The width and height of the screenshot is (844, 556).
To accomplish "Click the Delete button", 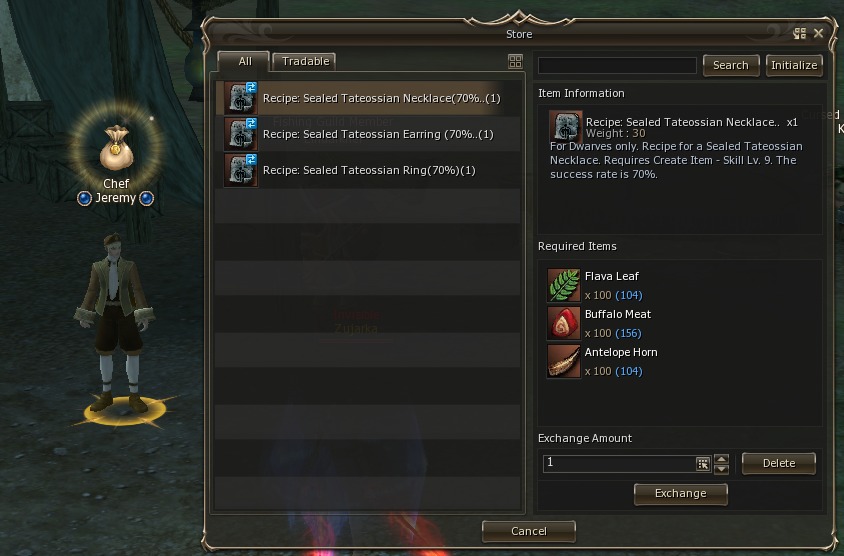I will (x=778, y=463).
